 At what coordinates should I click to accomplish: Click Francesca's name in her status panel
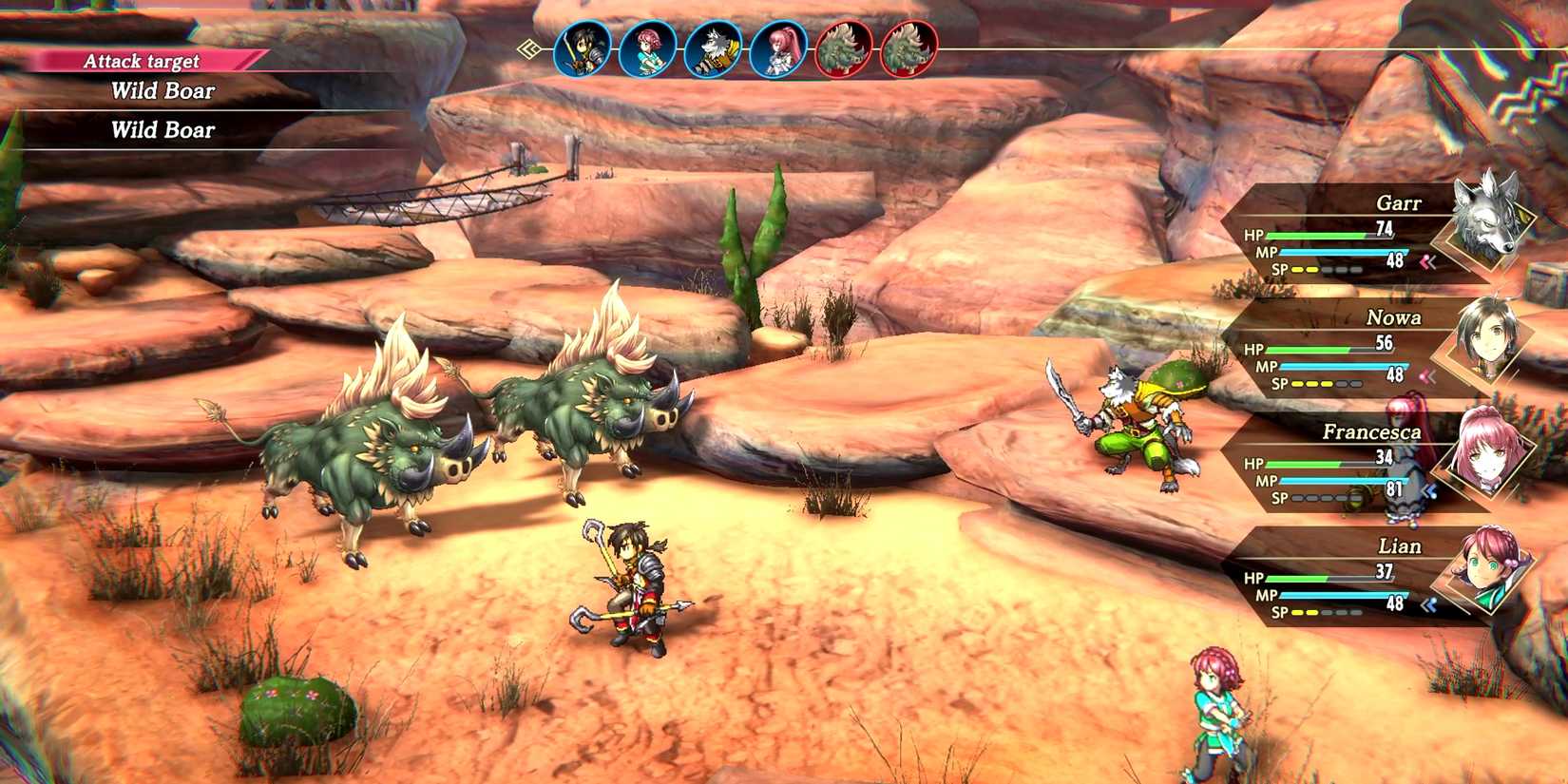[1372, 432]
